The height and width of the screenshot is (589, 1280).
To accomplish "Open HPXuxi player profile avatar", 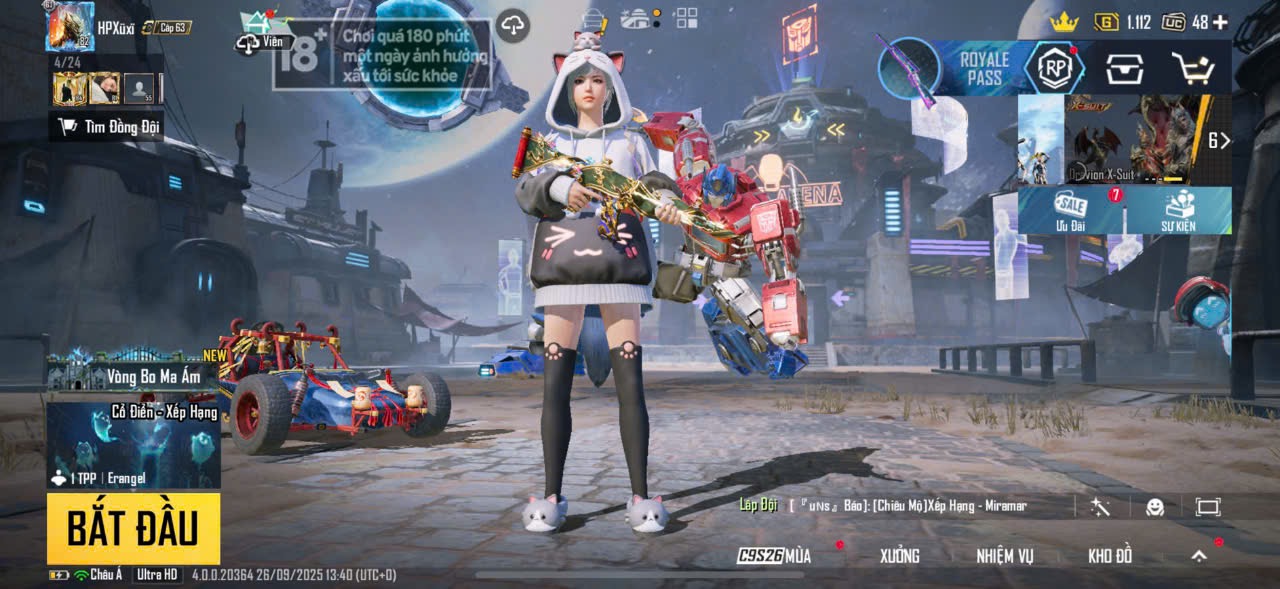I will click(x=69, y=27).
